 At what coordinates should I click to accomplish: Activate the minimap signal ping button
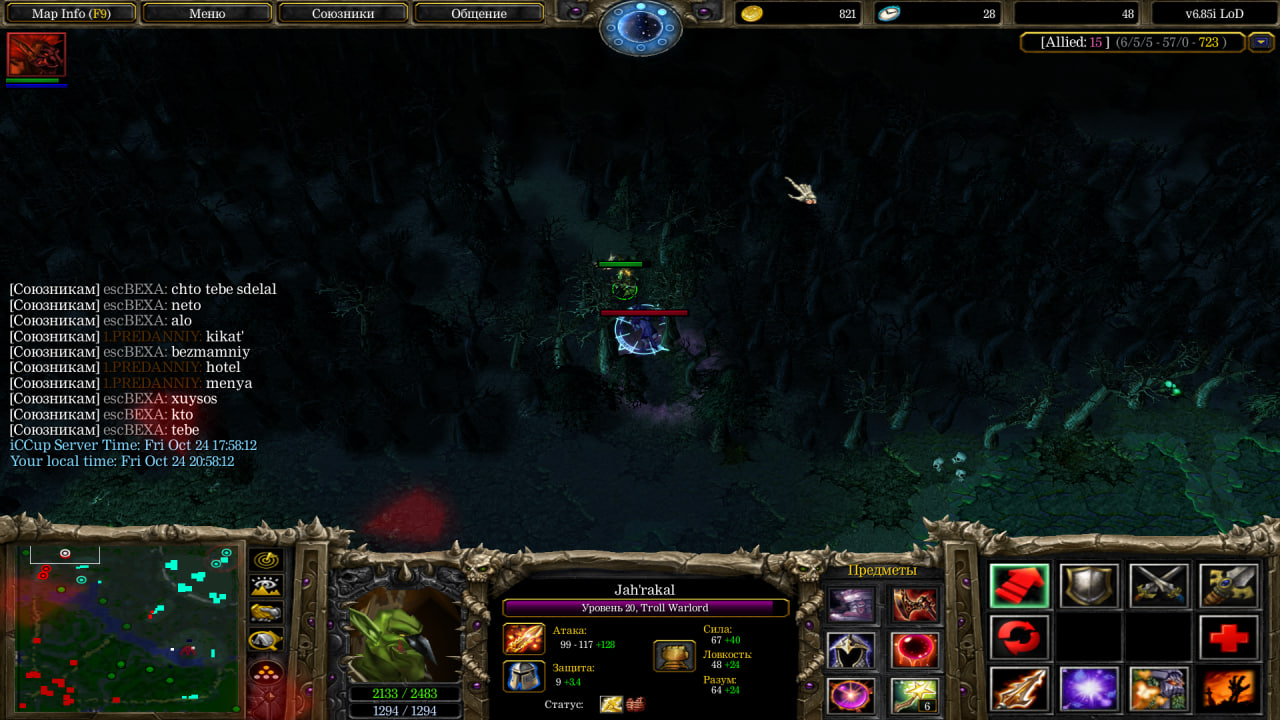266,560
